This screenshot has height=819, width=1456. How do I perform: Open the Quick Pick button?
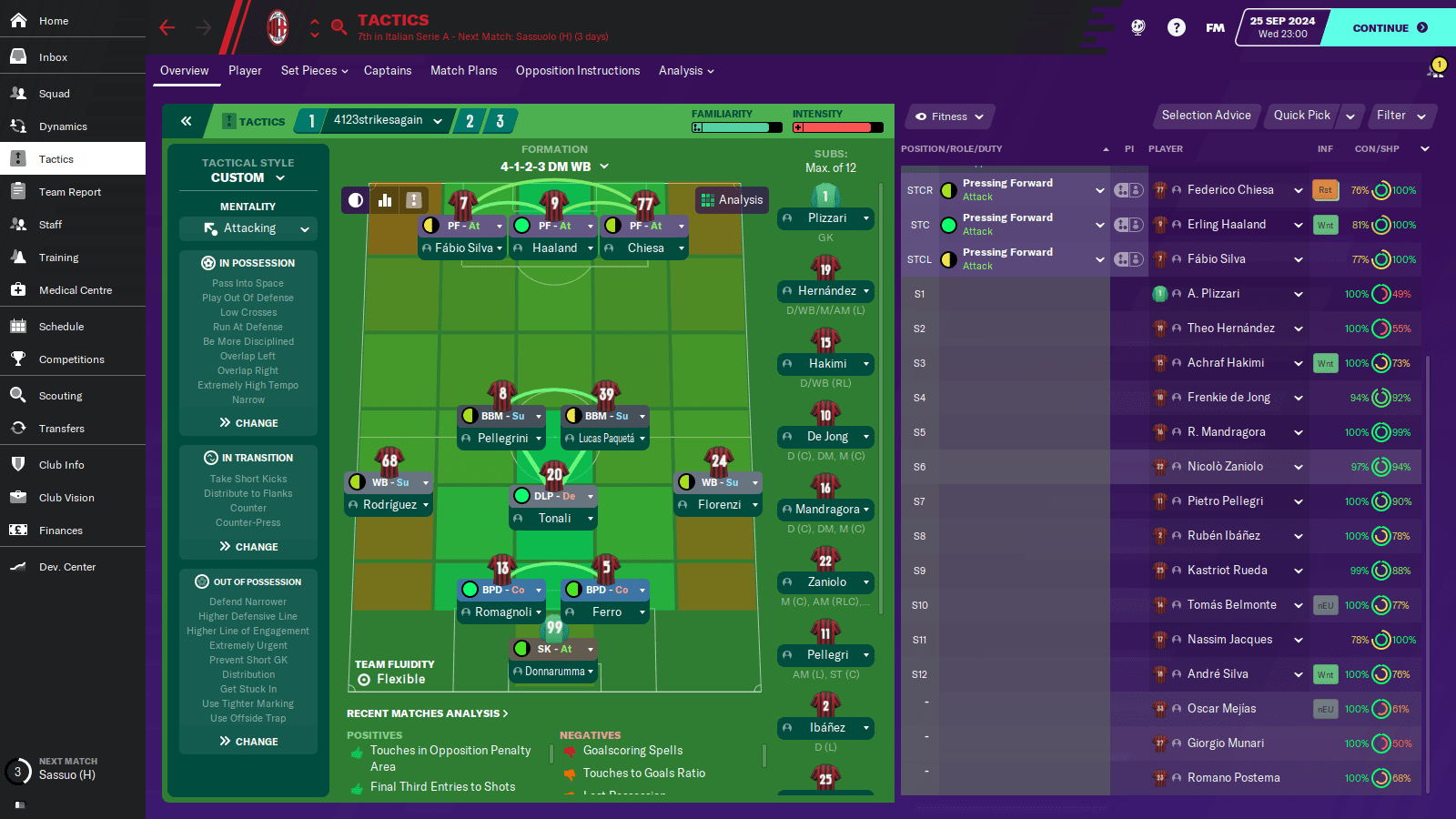tap(1301, 116)
